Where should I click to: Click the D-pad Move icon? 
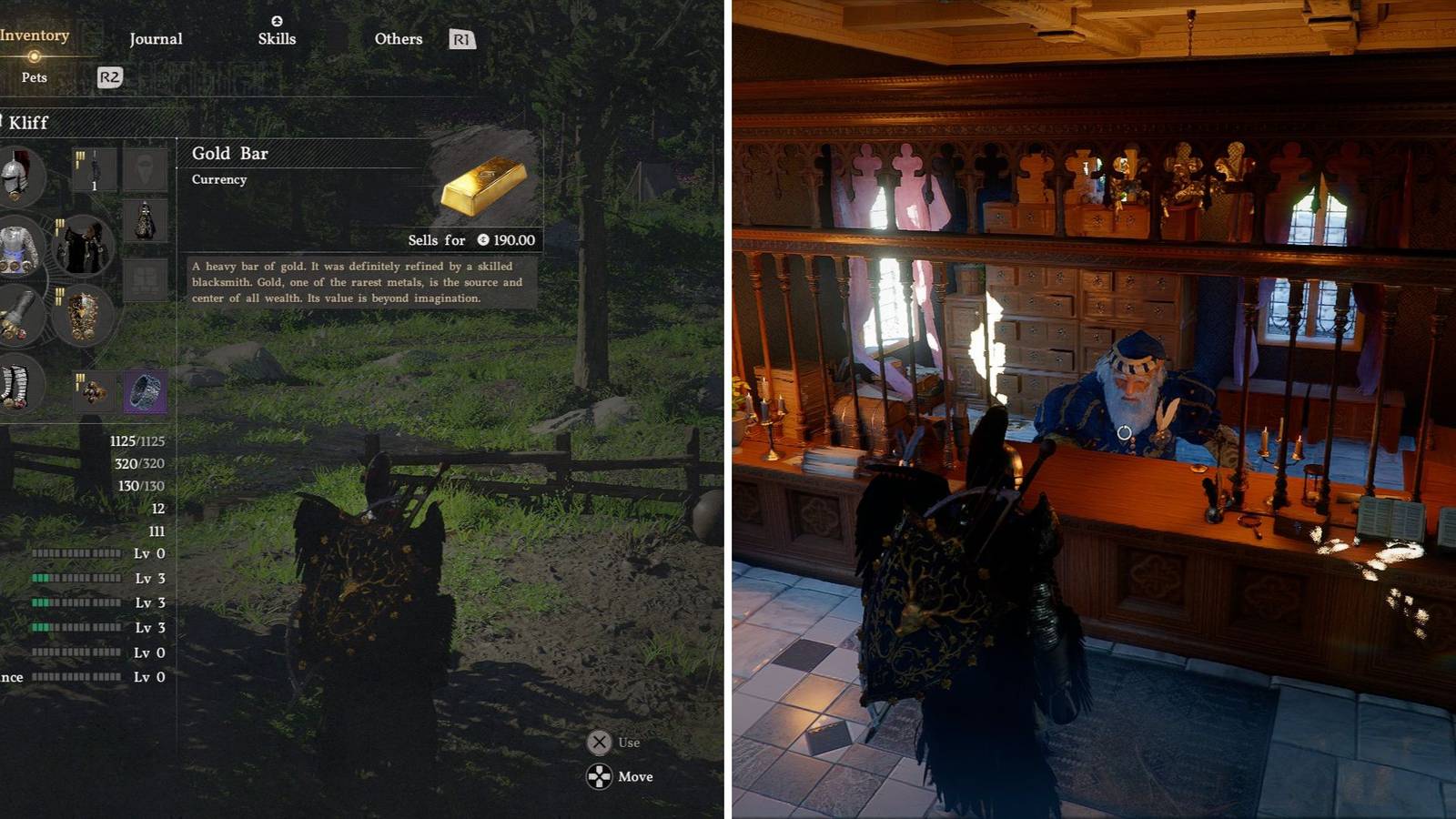pos(600,776)
